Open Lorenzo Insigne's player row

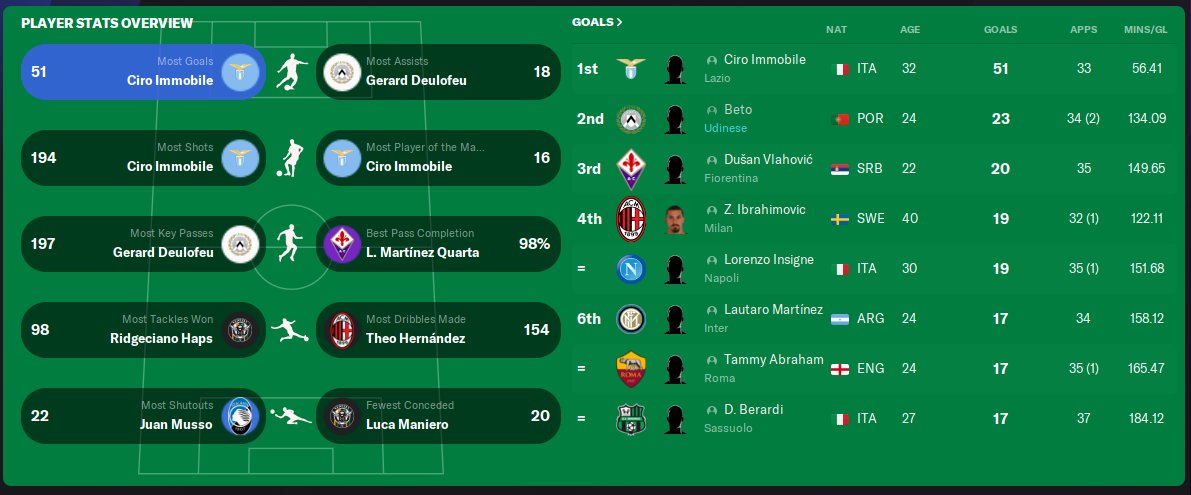pos(768,260)
